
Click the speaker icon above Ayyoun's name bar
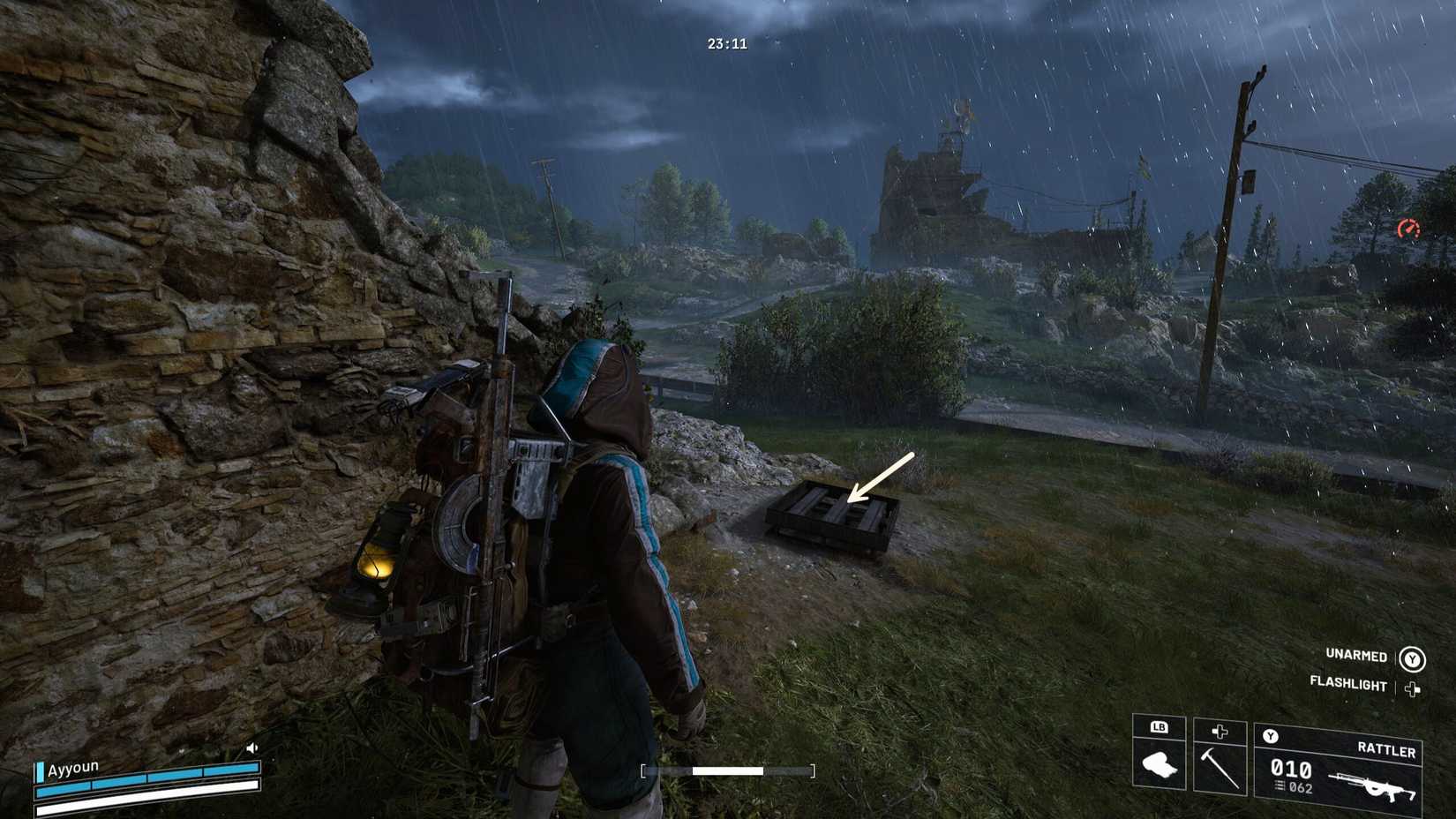click(x=254, y=748)
